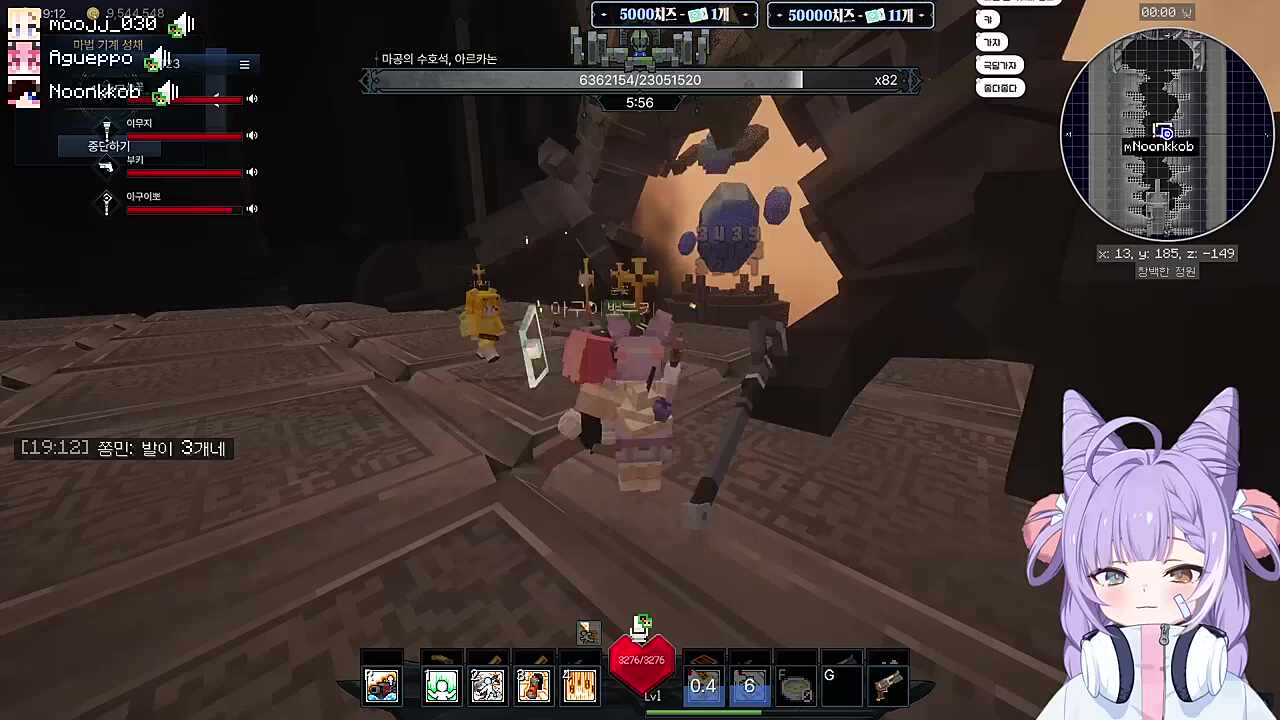Click the 극딜가자 chat bubble
The height and width of the screenshot is (720, 1280).
point(999,65)
